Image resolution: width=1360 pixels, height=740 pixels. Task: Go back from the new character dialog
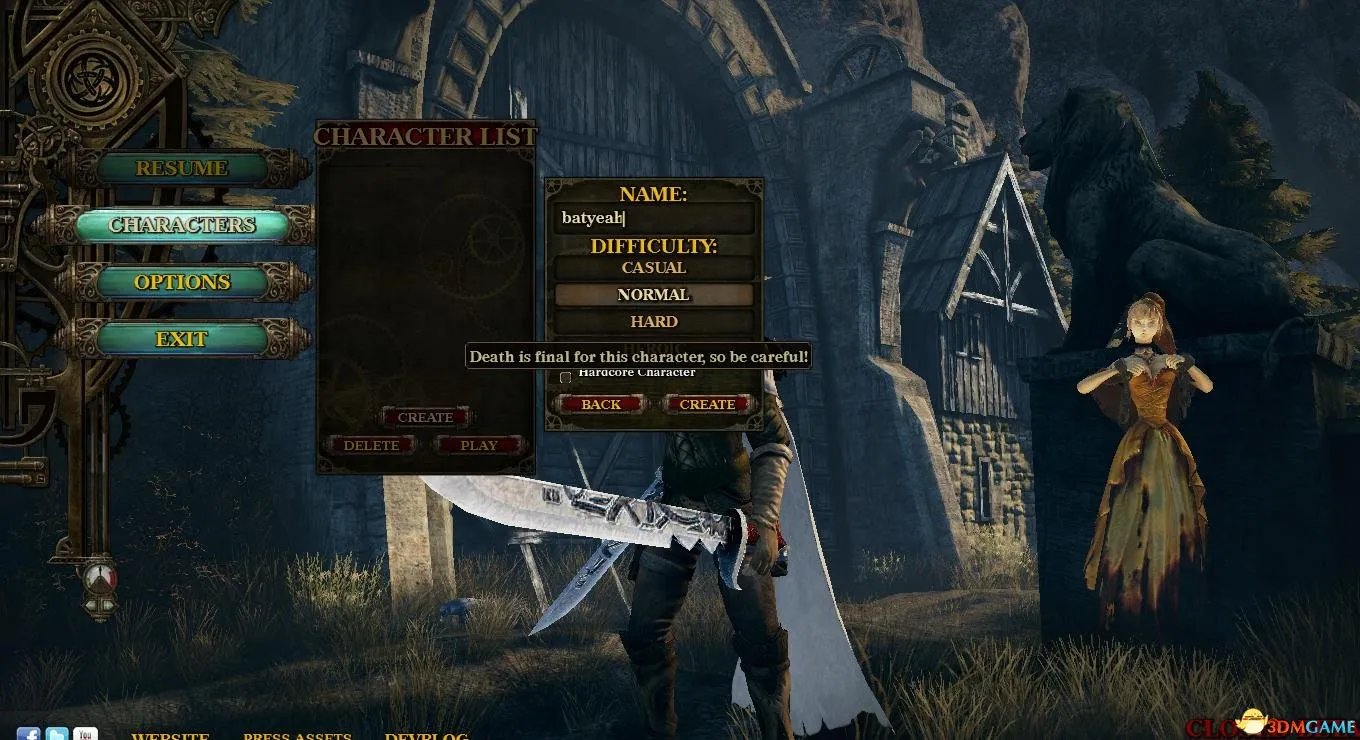[601, 404]
